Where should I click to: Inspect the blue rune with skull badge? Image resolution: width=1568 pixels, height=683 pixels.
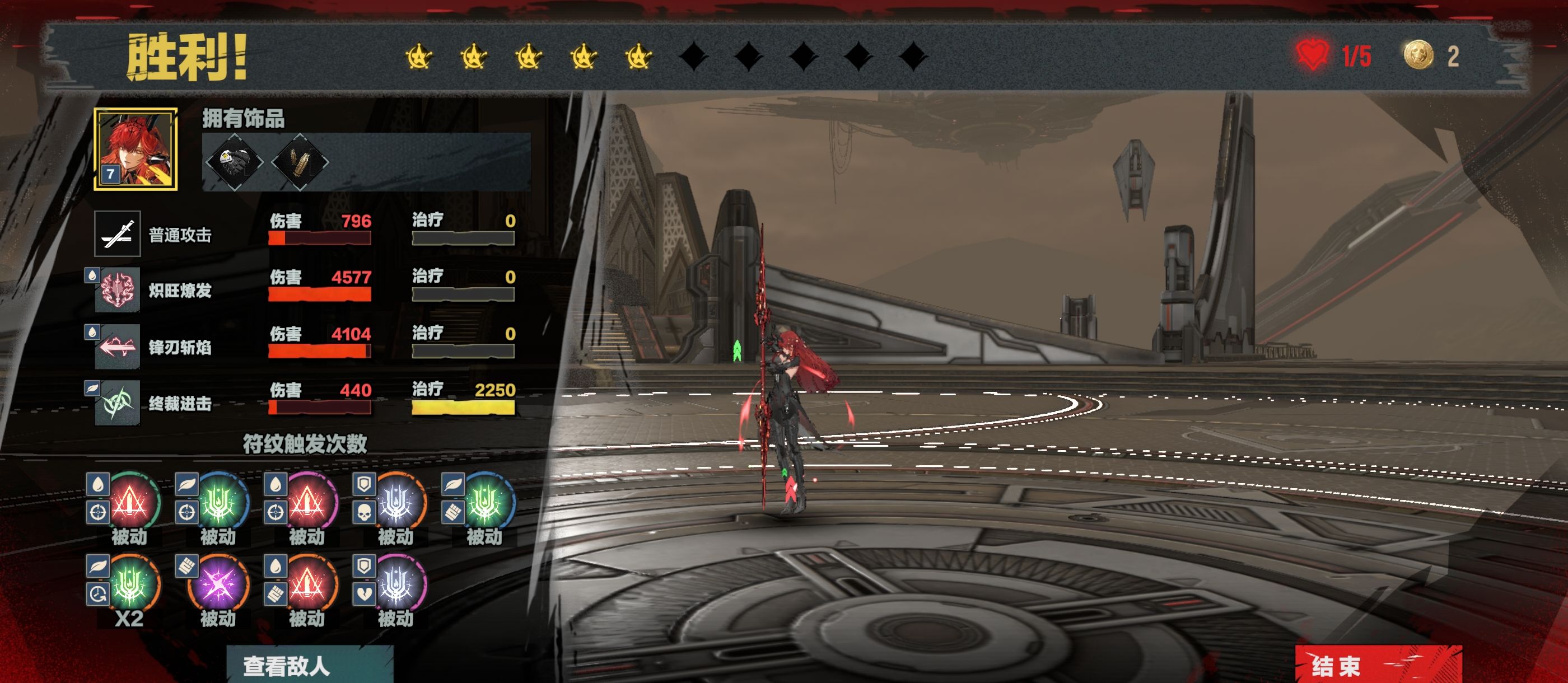point(396,503)
